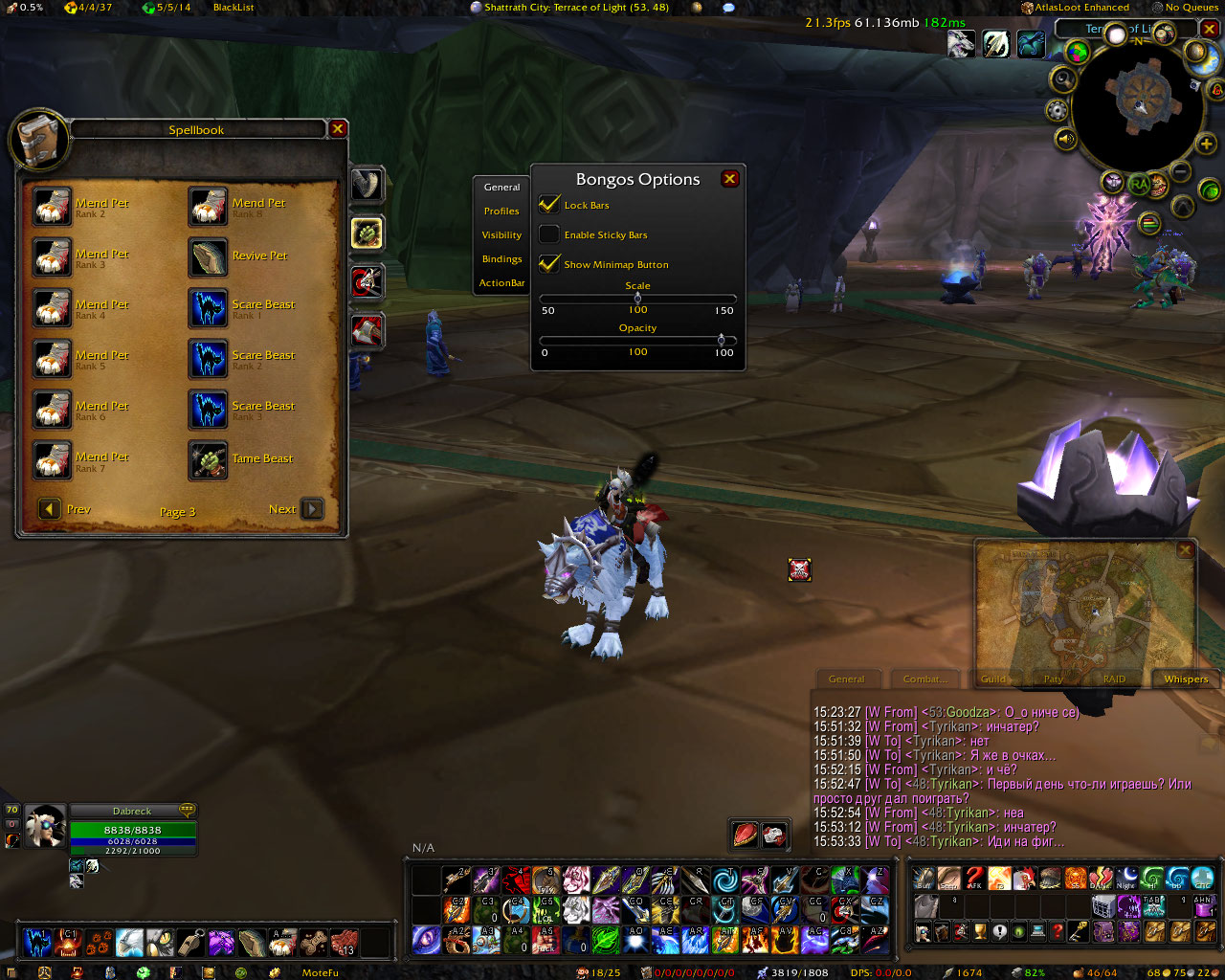The width and height of the screenshot is (1225, 980).
Task: Click the Opacity slider handle
Action: [721, 340]
